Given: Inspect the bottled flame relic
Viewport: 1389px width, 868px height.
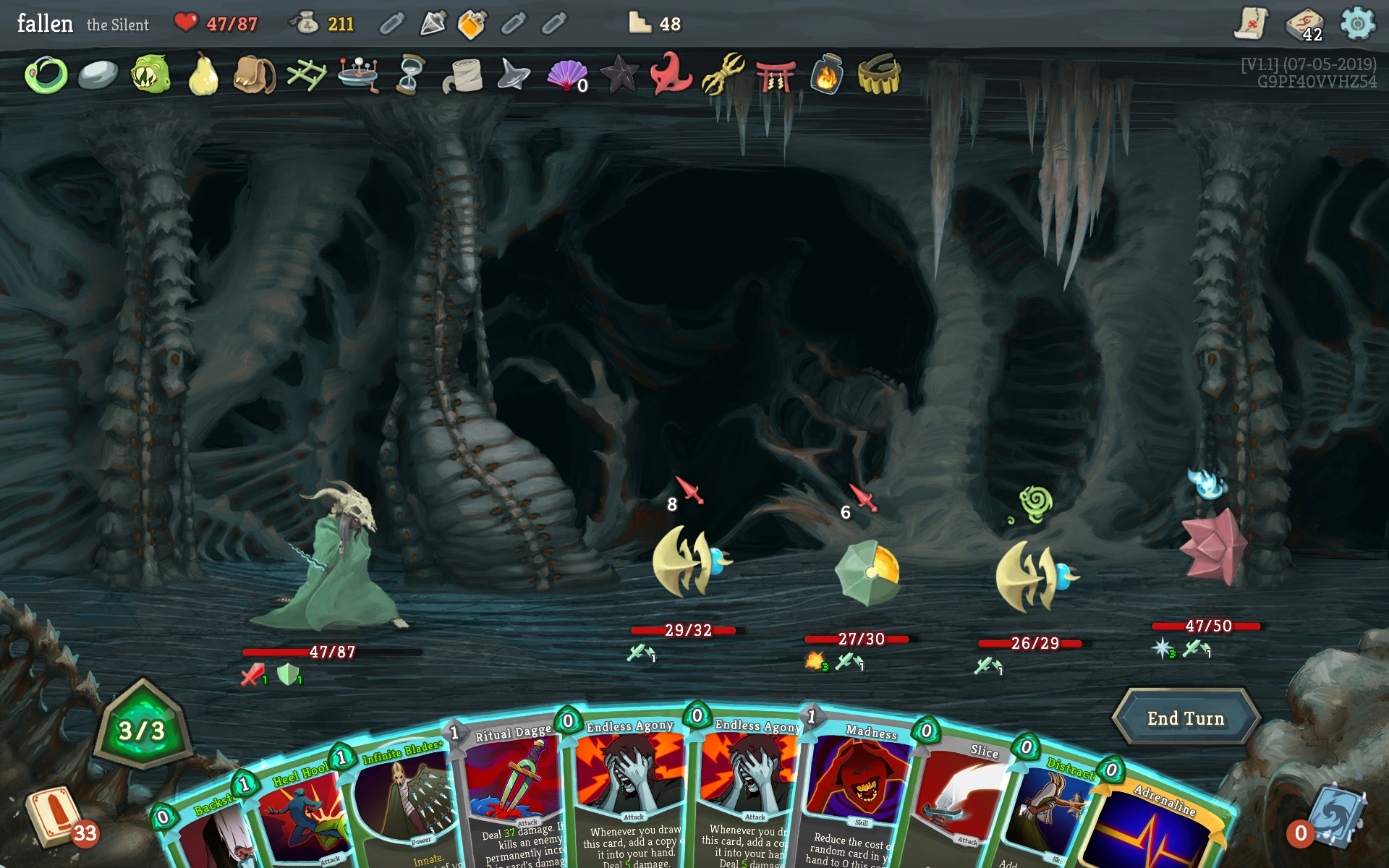Looking at the screenshot, I should pyautogui.click(x=826, y=75).
